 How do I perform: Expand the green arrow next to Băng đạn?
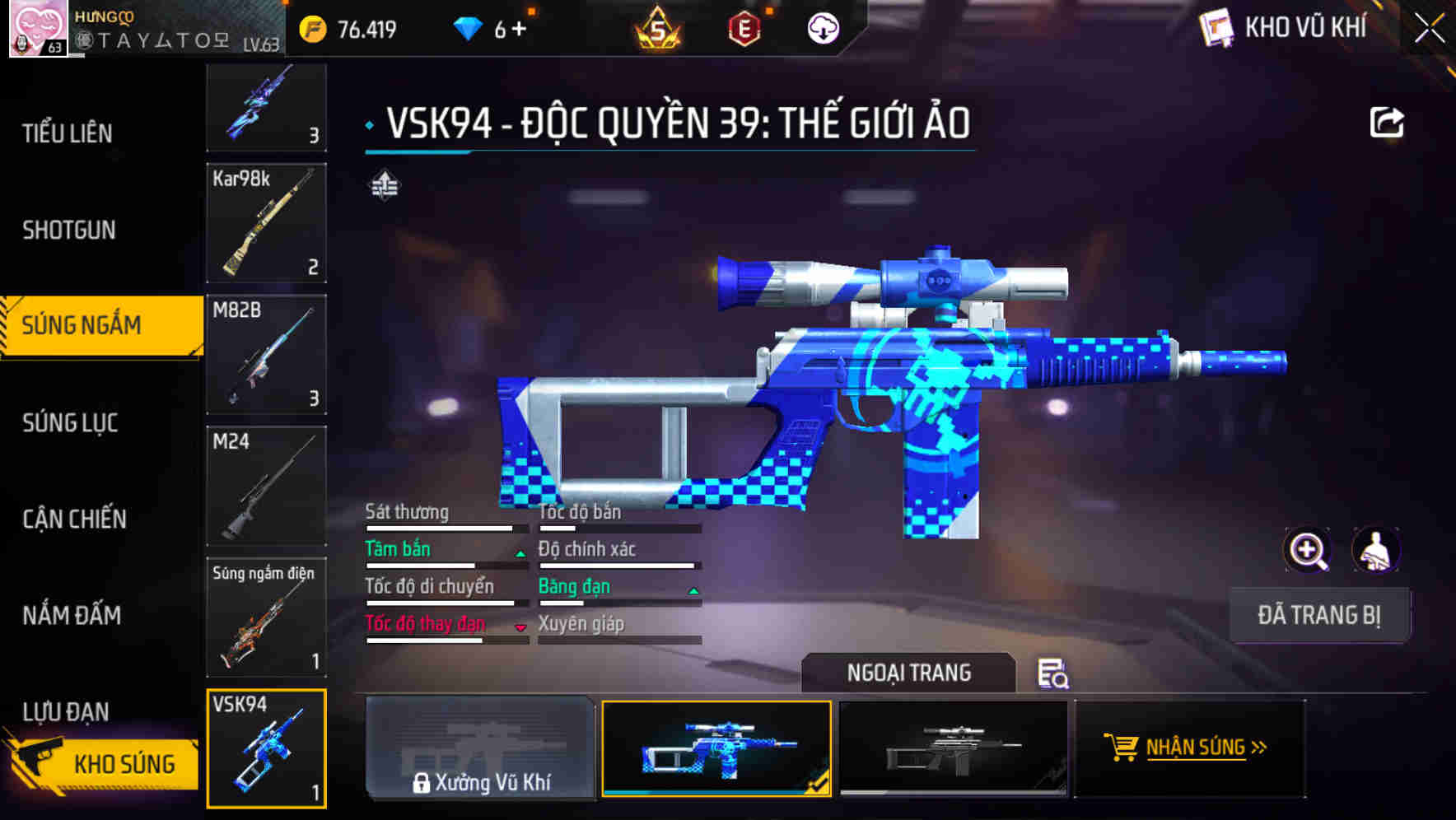click(x=693, y=591)
